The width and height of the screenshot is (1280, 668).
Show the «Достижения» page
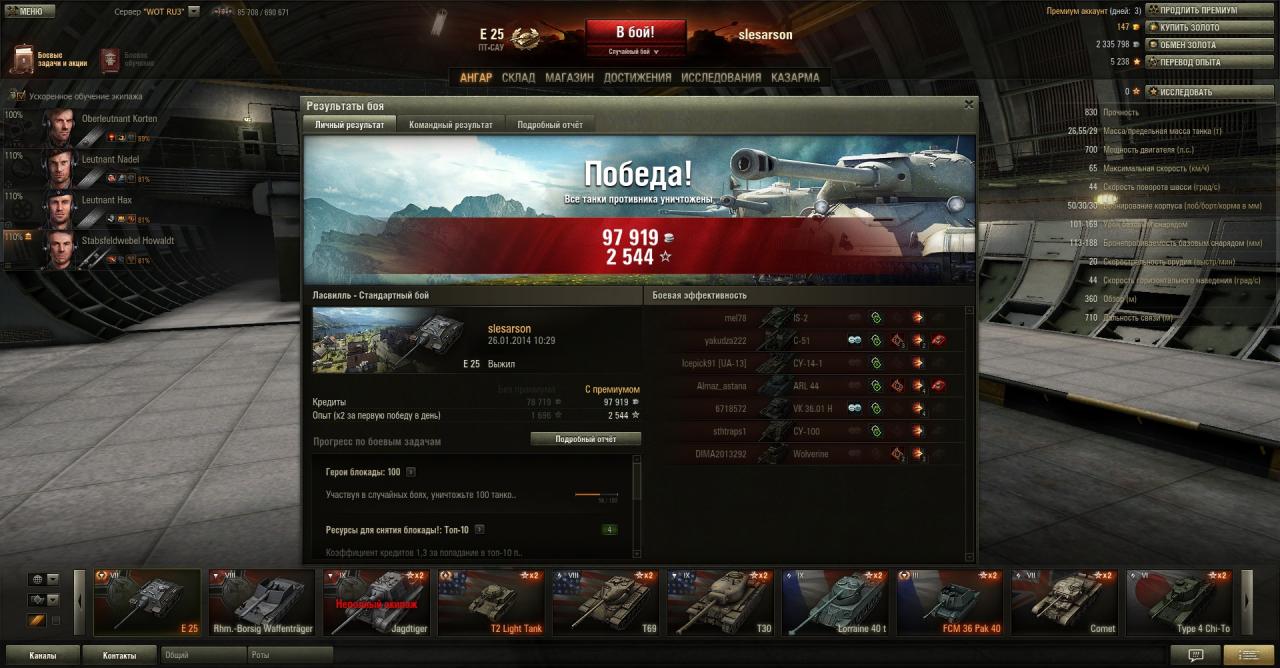click(637, 77)
